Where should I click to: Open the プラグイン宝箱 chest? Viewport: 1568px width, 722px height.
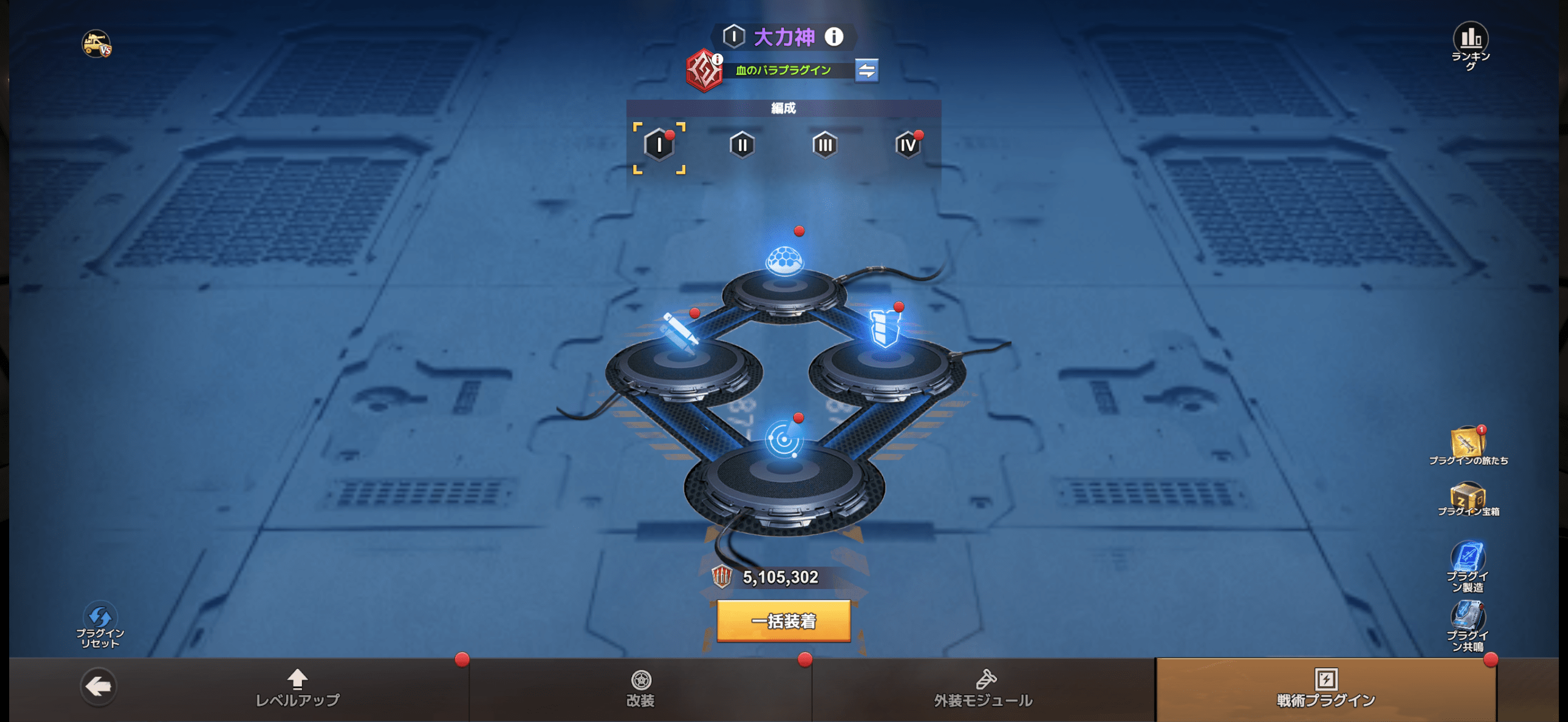[x=1468, y=498]
